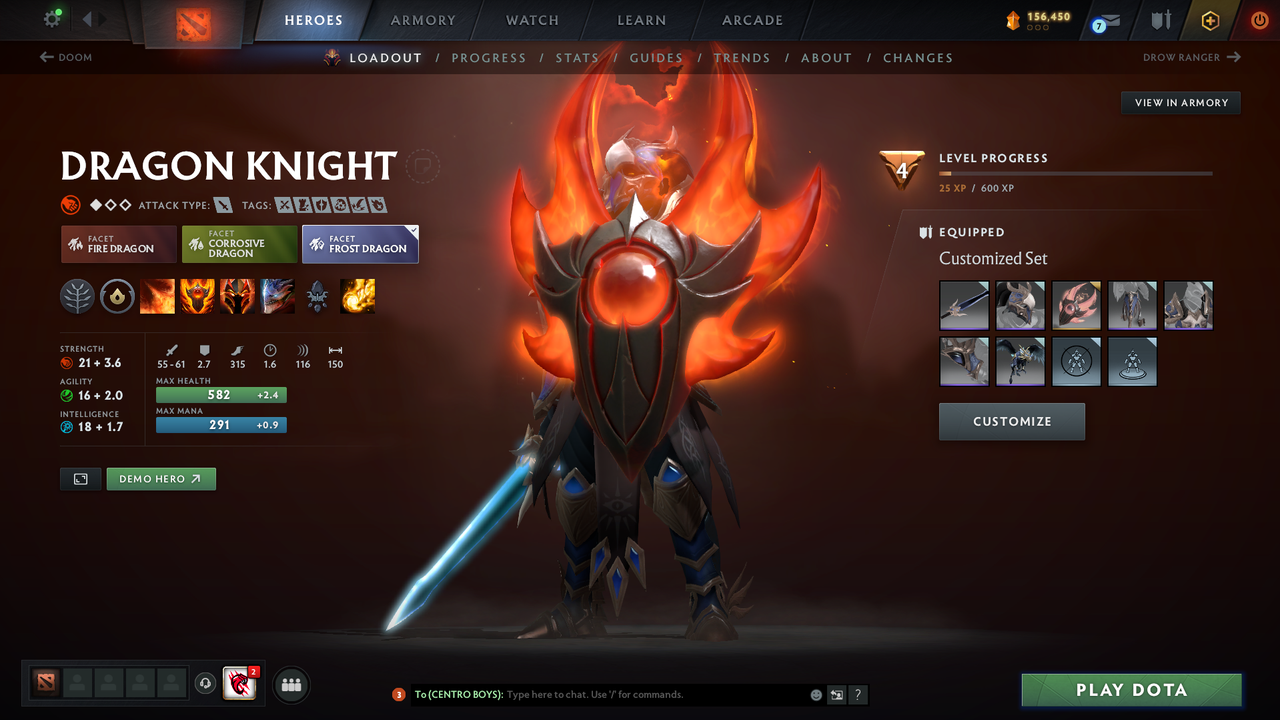Viewport: 1280px width, 720px height.
Task: Select the Breathe Fire ability icon
Action: click(157, 296)
